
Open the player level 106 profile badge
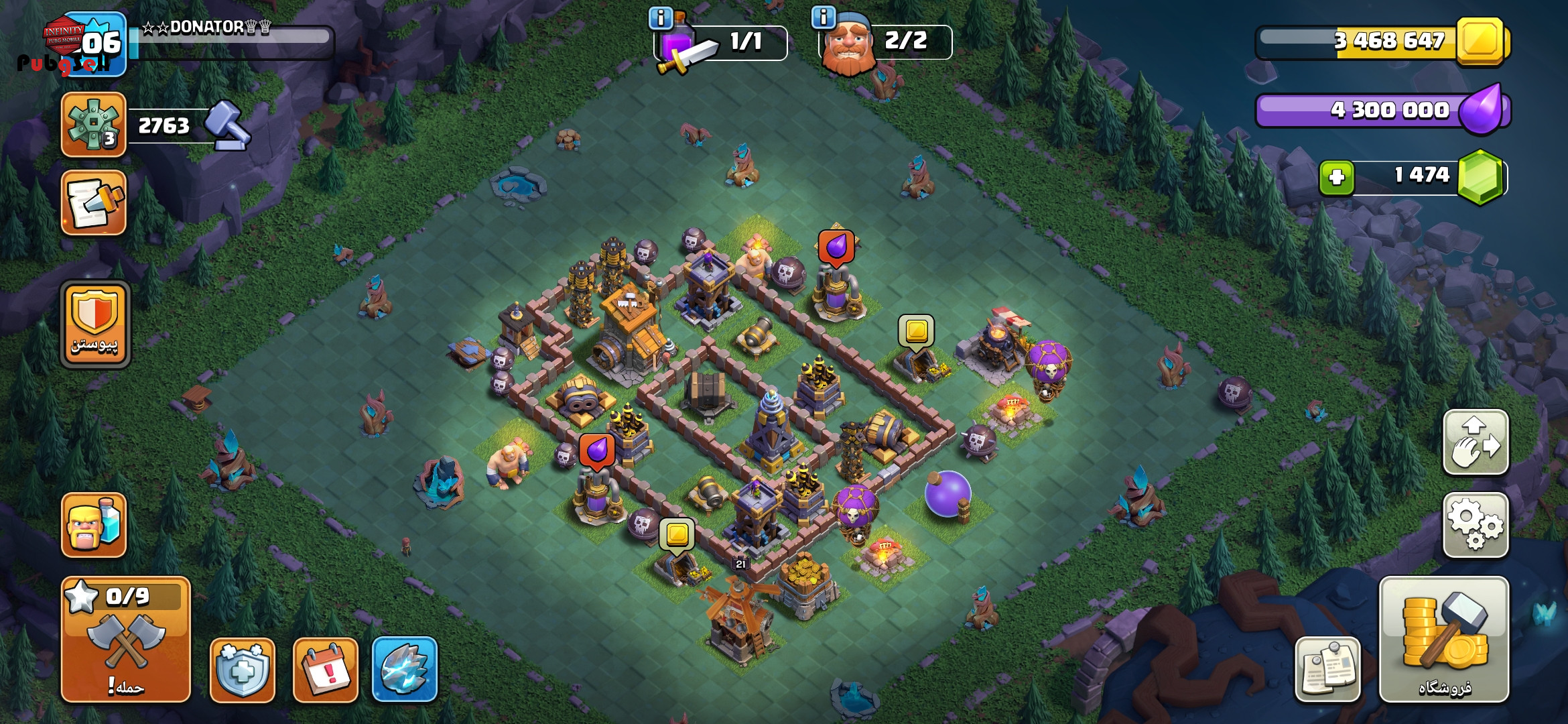94,44
